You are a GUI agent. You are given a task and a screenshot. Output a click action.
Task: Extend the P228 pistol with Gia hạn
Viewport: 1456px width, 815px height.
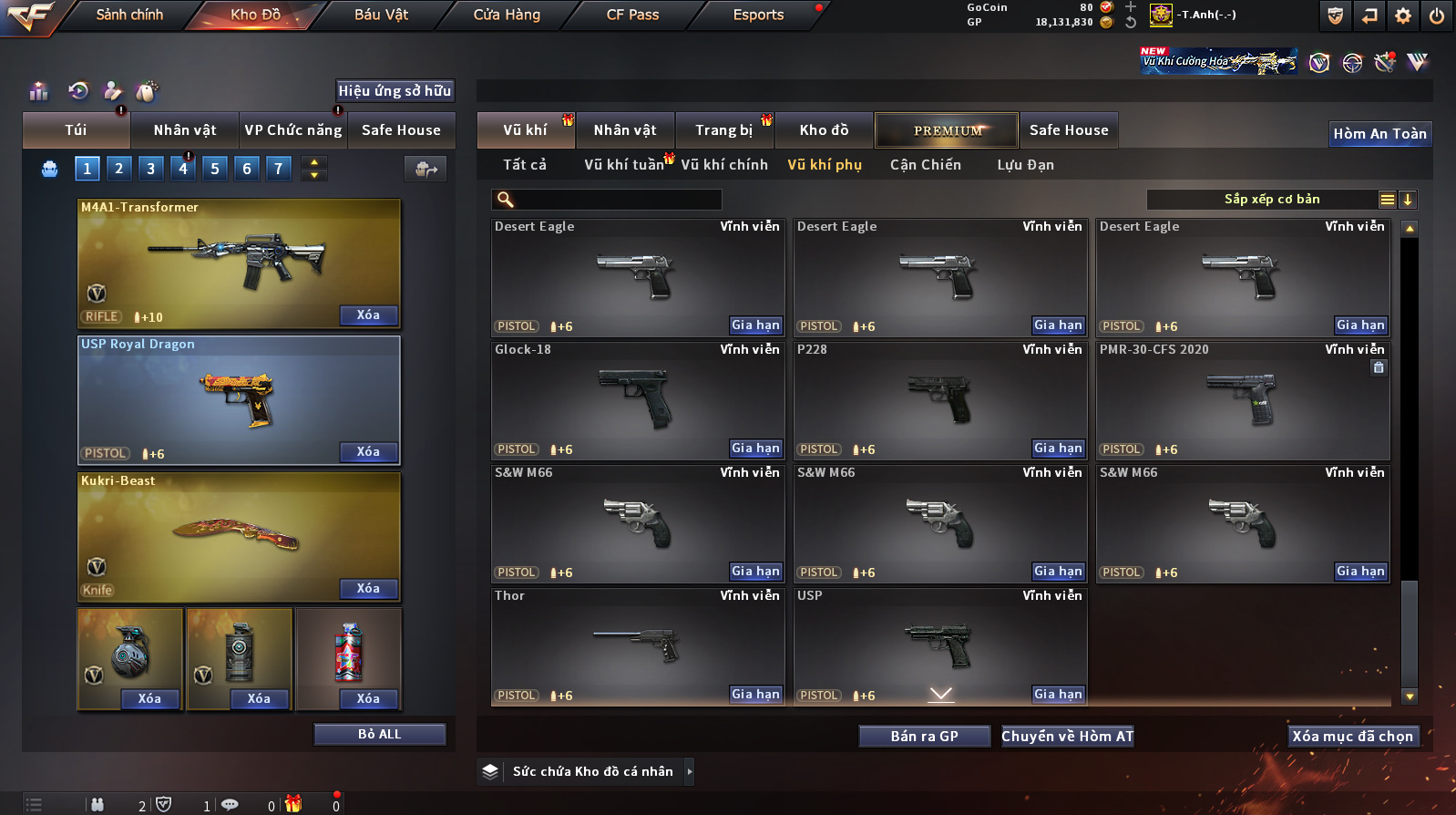click(1058, 449)
